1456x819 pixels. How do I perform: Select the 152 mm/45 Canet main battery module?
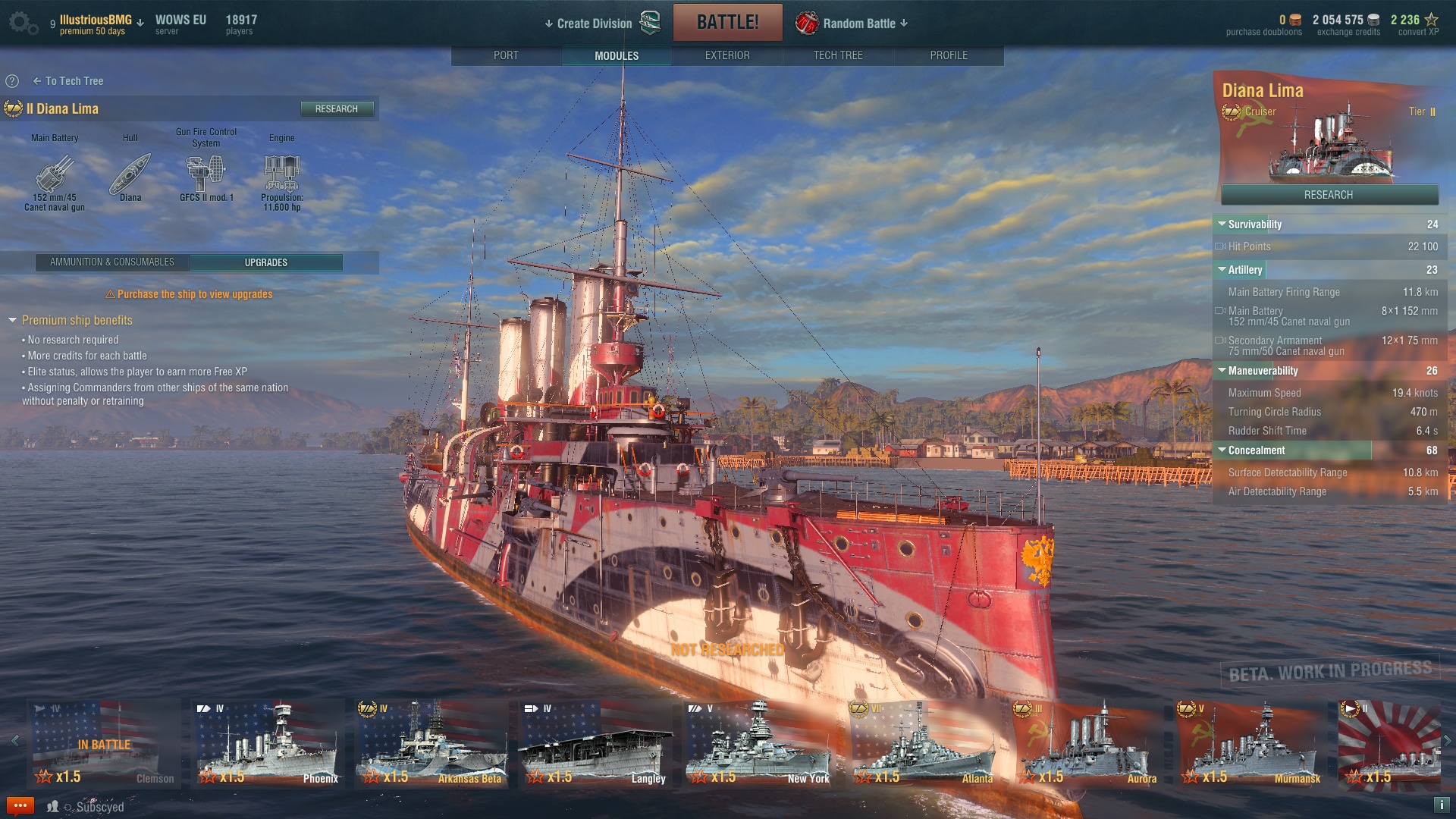click(55, 176)
